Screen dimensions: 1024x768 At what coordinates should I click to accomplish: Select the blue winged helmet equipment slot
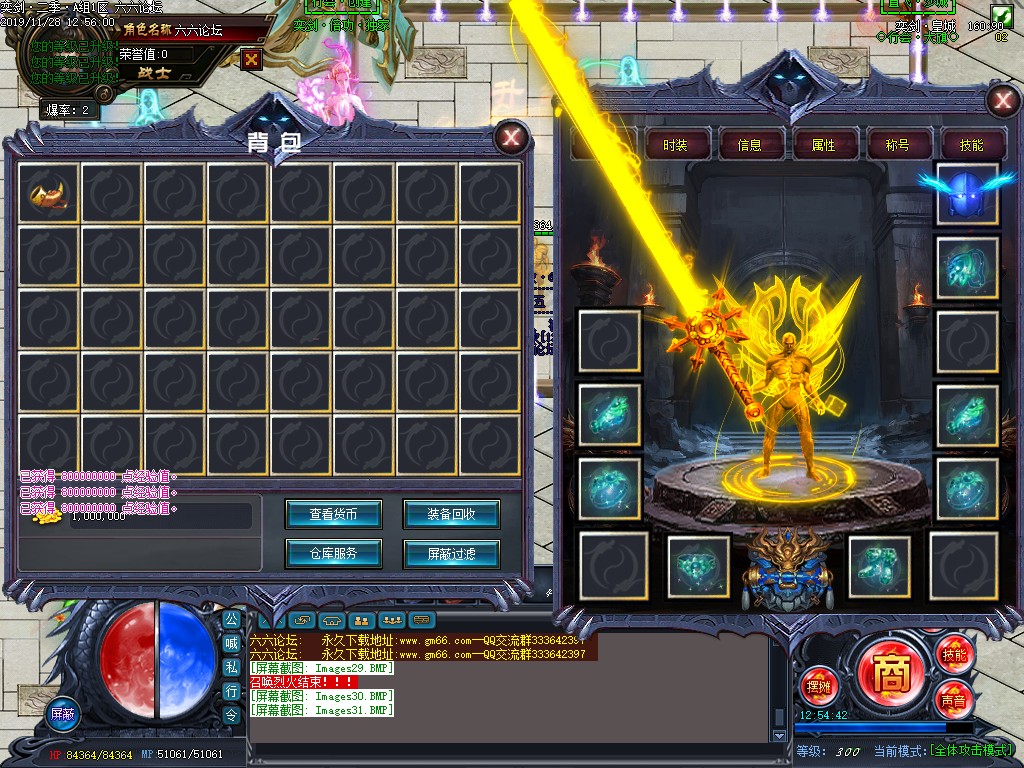(x=966, y=193)
